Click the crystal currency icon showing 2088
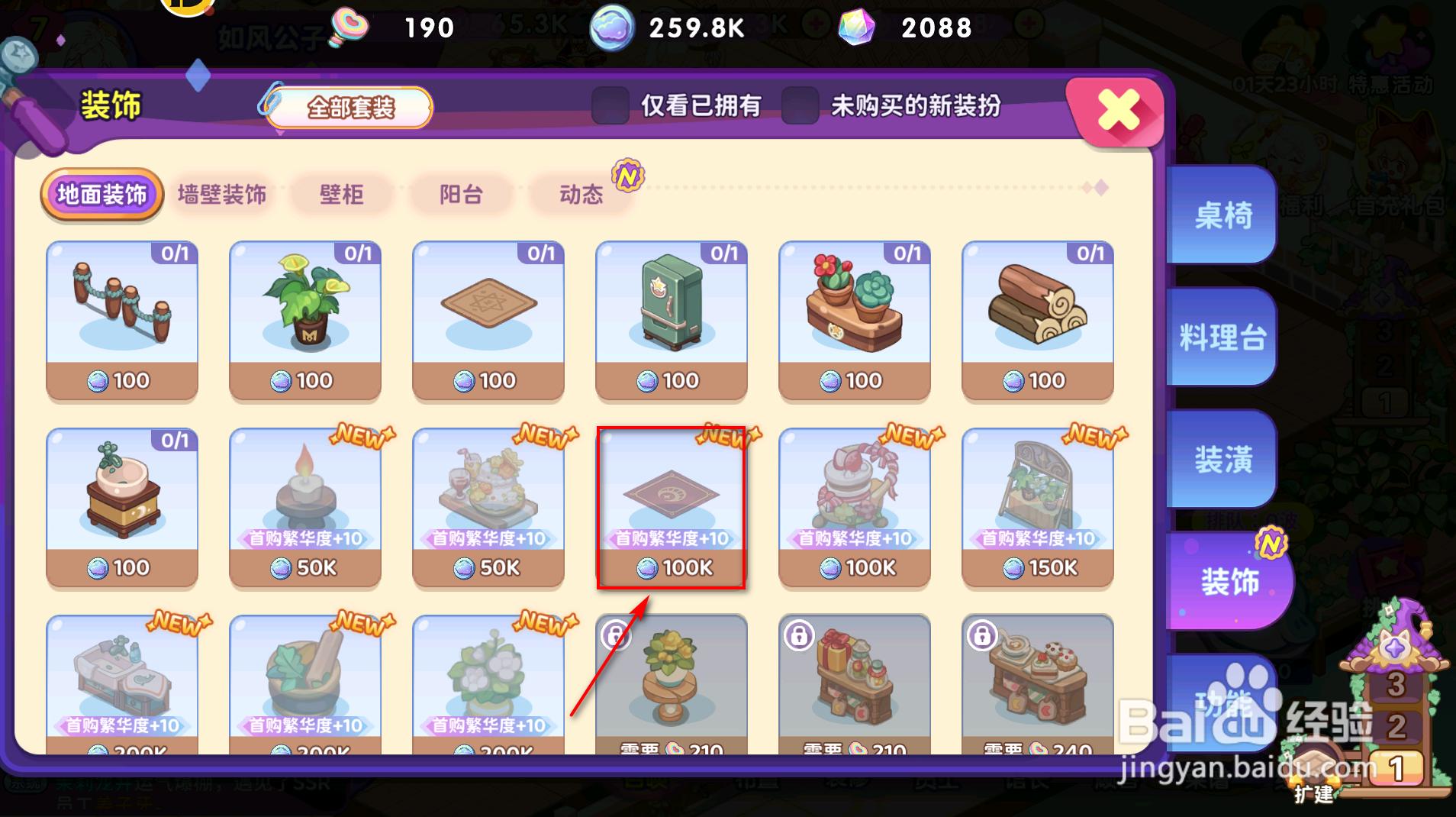Screen dimensions: 1456x817 click(858, 27)
